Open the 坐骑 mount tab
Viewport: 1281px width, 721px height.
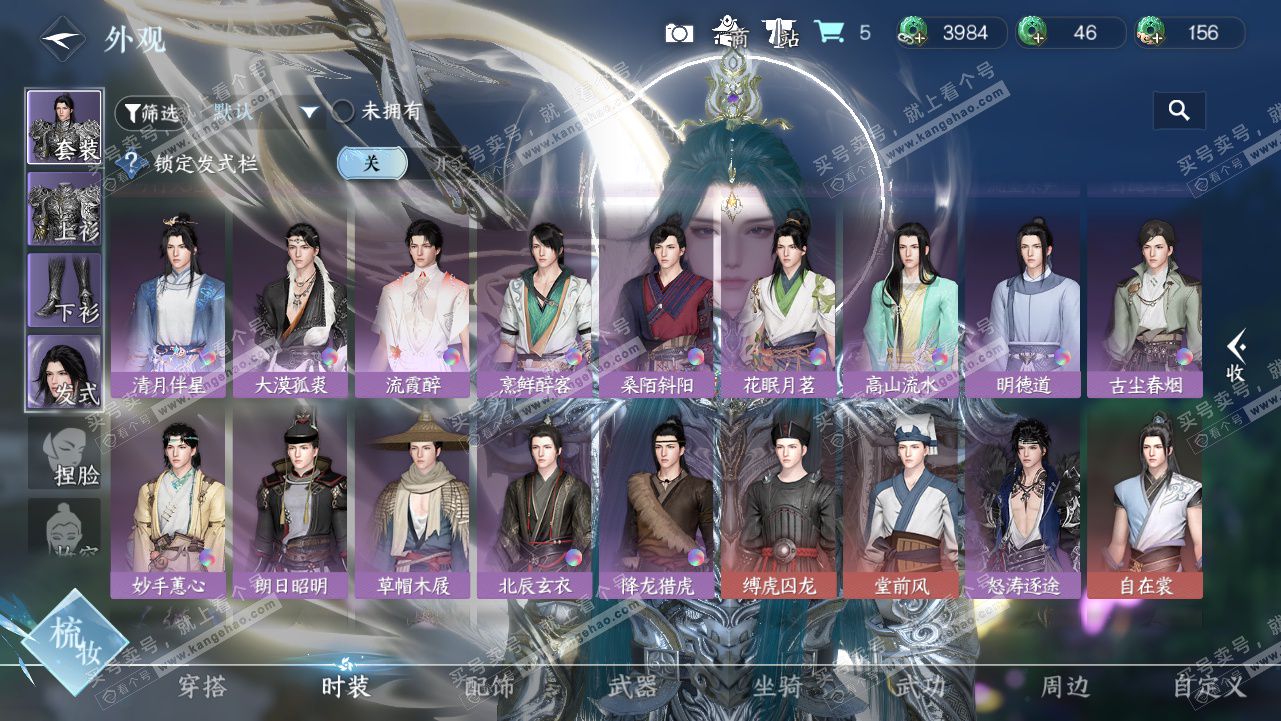point(776,687)
